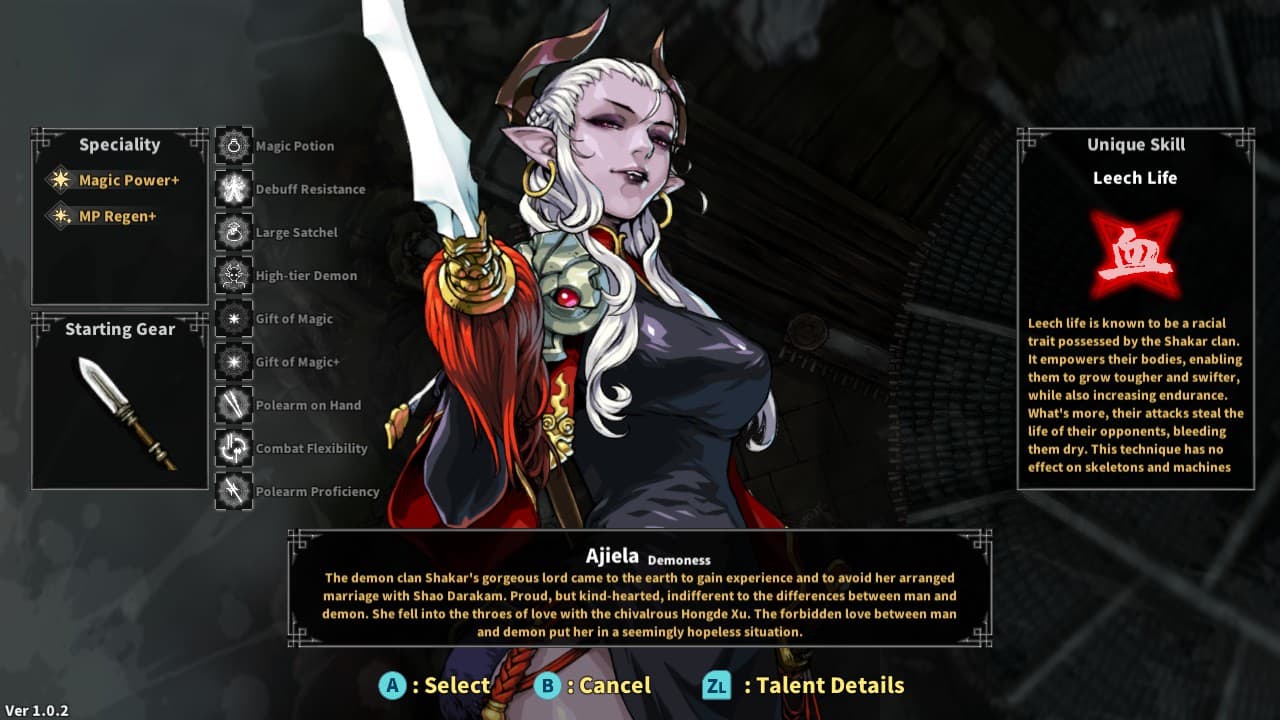Expand the Speciality panel header
Viewport: 1280px width, 720px height.
pyautogui.click(x=119, y=144)
